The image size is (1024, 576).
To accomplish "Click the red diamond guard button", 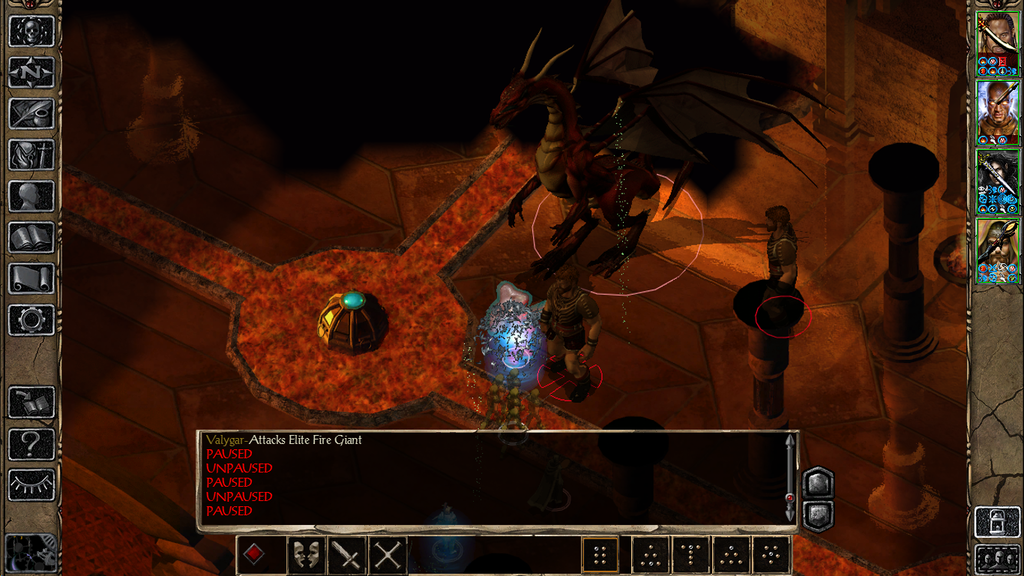I will [x=255, y=555].
